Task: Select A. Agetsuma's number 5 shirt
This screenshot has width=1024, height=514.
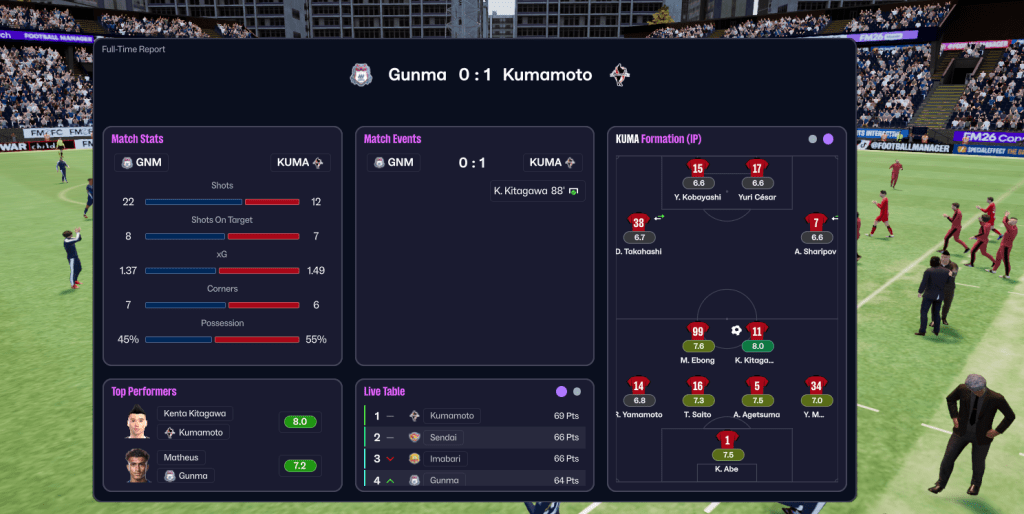Action: tap(757, 385)
